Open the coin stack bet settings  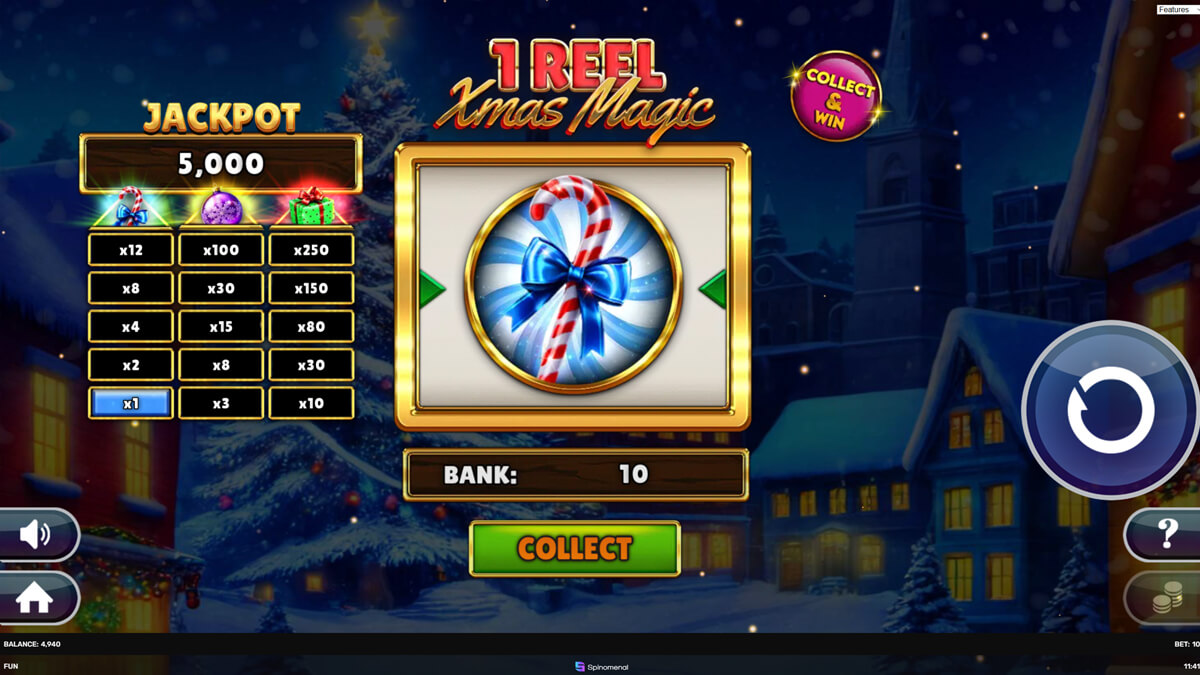click(1166, 599)
